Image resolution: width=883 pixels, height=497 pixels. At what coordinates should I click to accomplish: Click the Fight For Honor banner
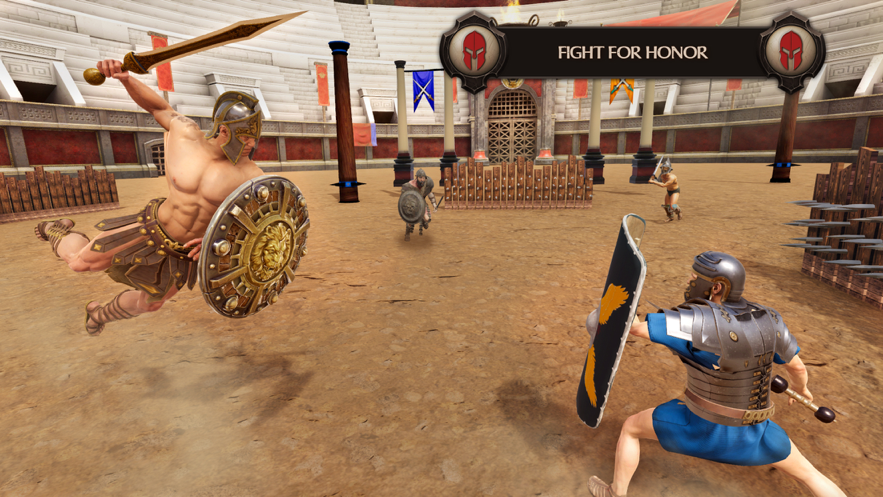coord(632,52)
